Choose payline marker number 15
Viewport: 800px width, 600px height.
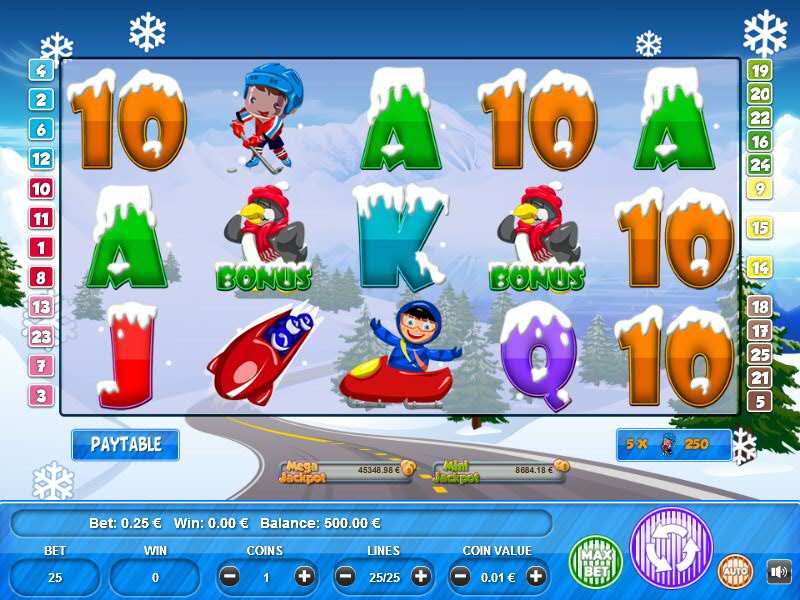pyautogui.click(x=759, y=228)
